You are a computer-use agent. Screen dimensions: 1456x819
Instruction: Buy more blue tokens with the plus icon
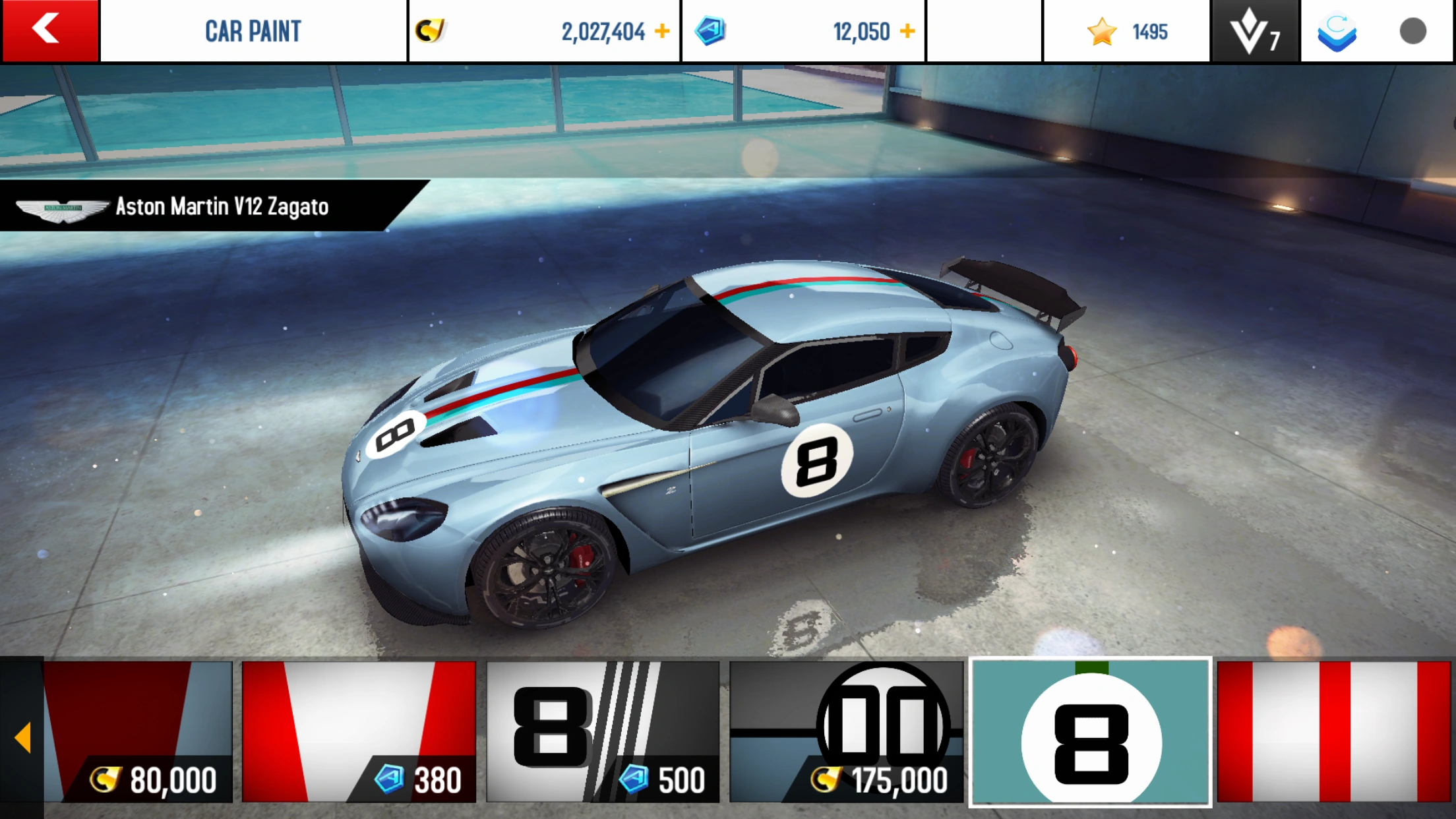tap(907, 31)
